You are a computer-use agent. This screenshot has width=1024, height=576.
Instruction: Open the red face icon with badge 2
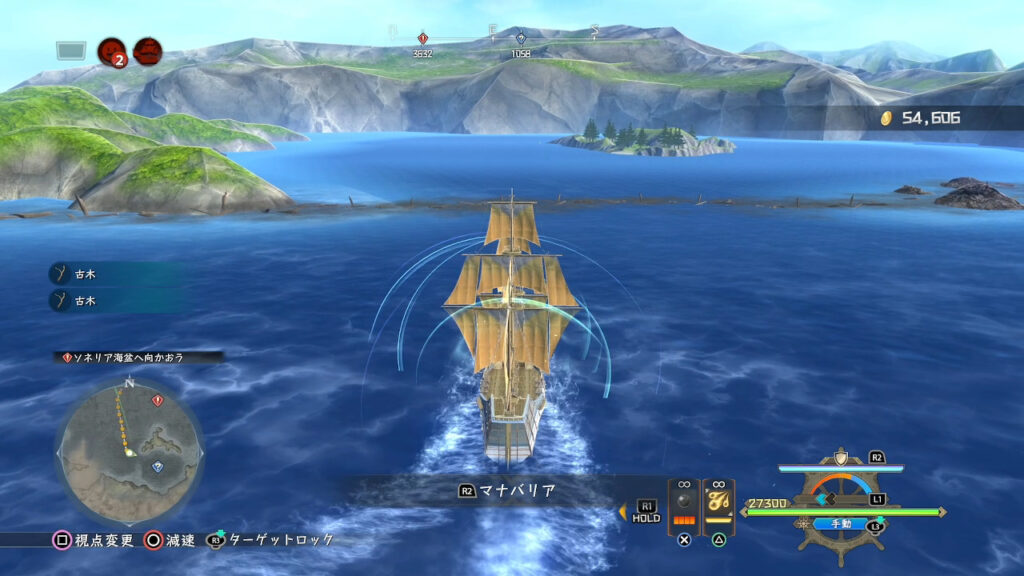point(111,50)
